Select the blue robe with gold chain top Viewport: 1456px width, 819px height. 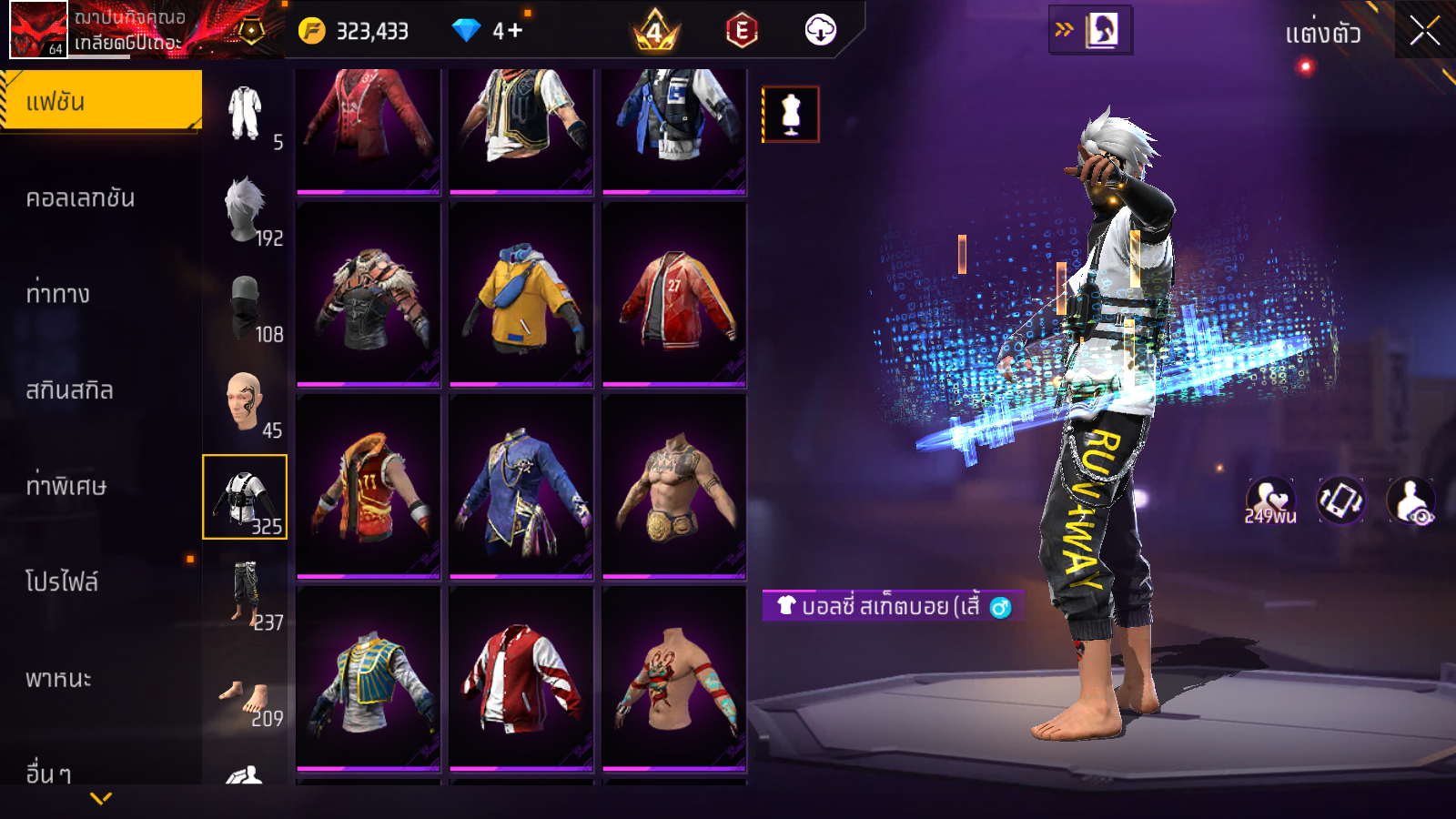tap(521, 486)
